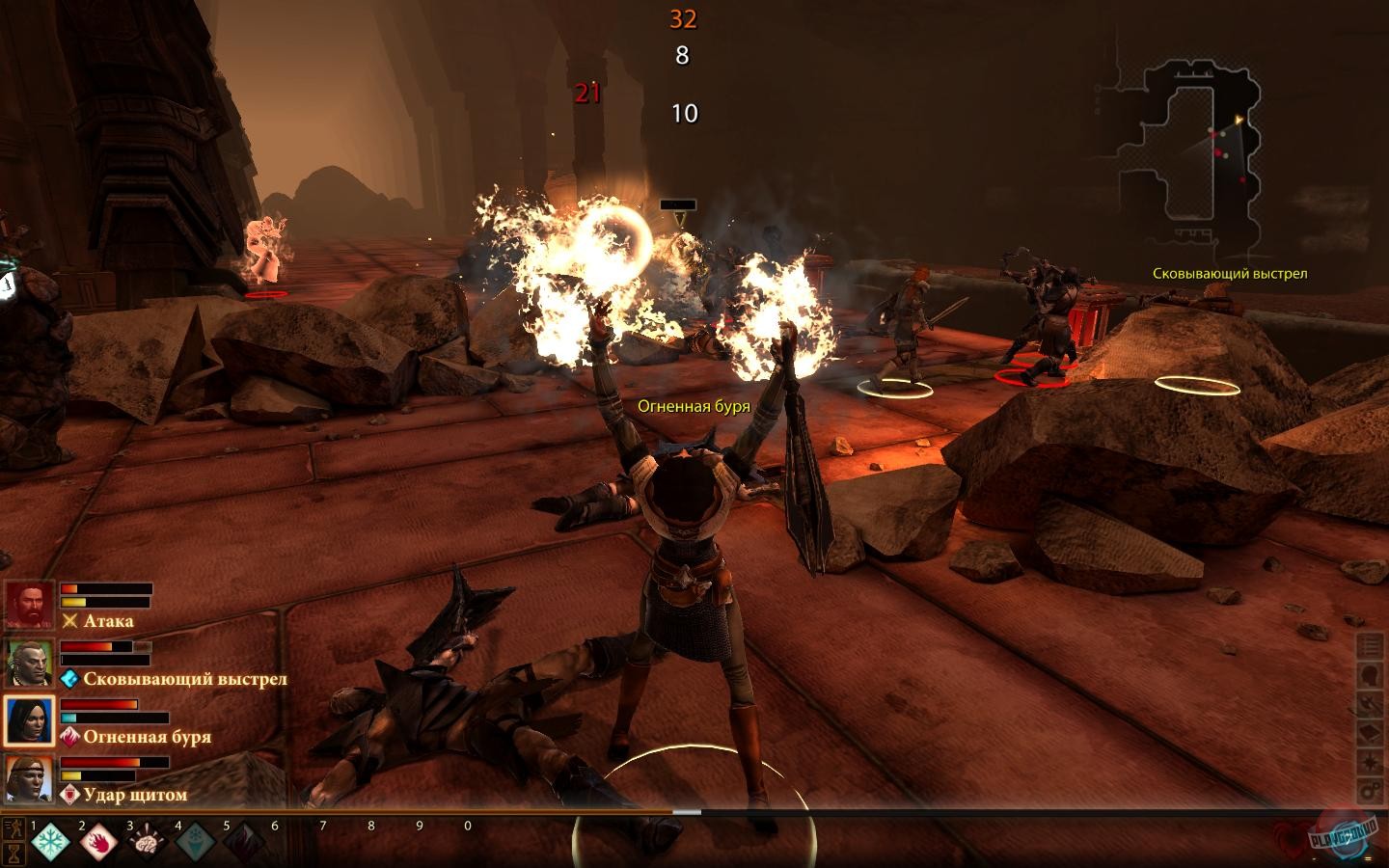1389x868 pixels.
Task: Open the compass star map icon
Action: (1371, 762)
